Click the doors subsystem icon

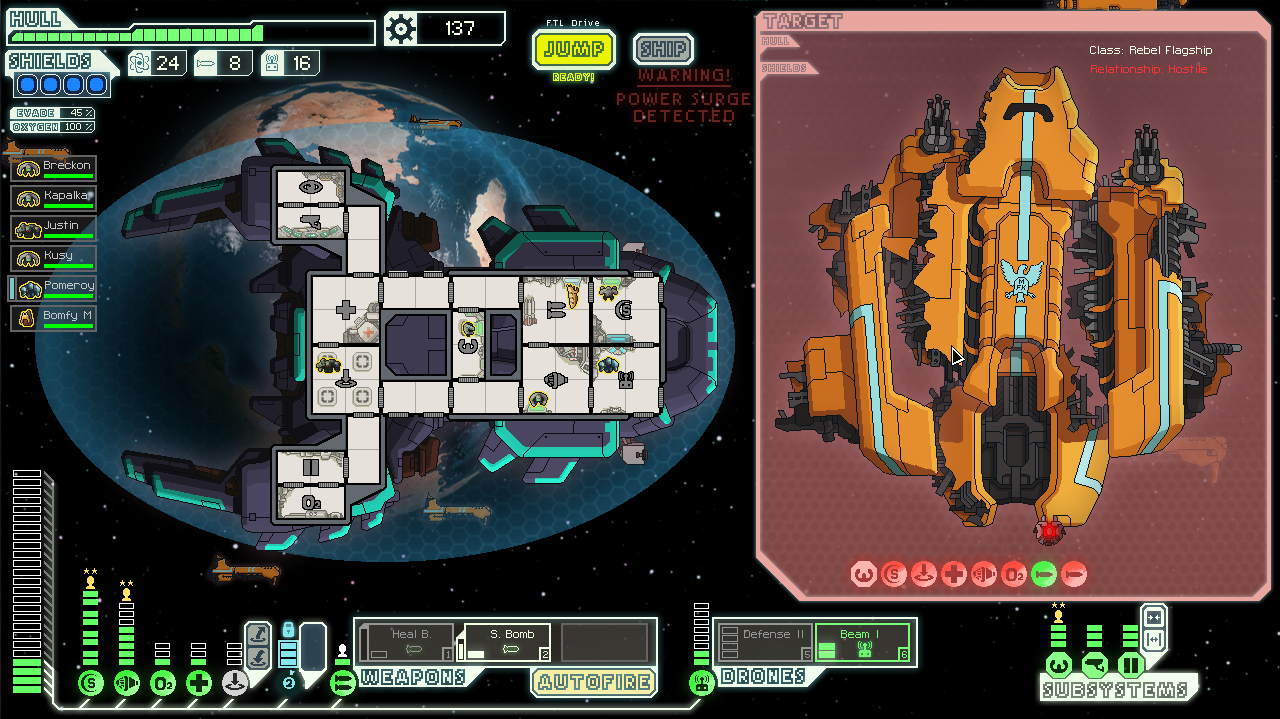pyautogui.click(x=1131, y=665)
